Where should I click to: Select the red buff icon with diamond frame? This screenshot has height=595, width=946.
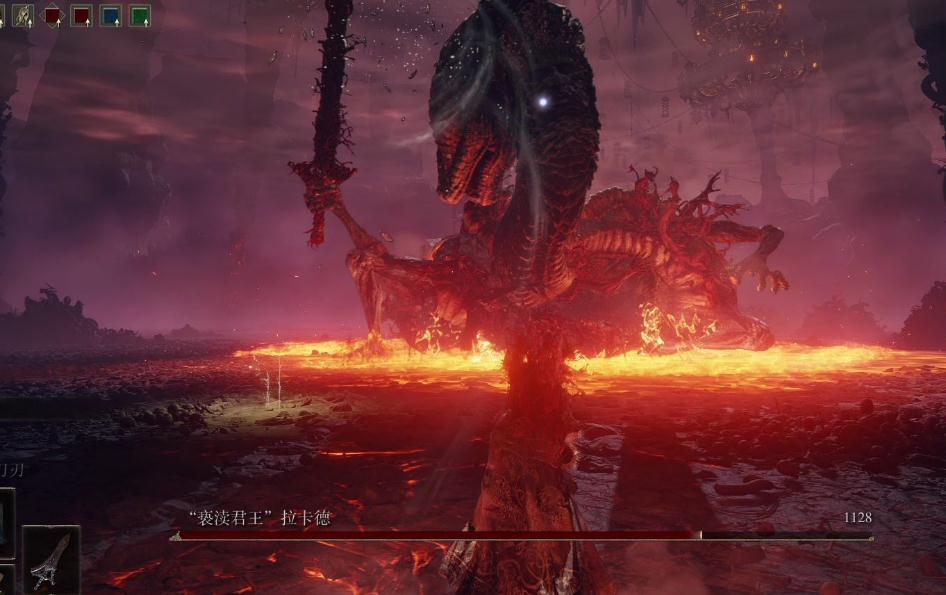(52, 16)
